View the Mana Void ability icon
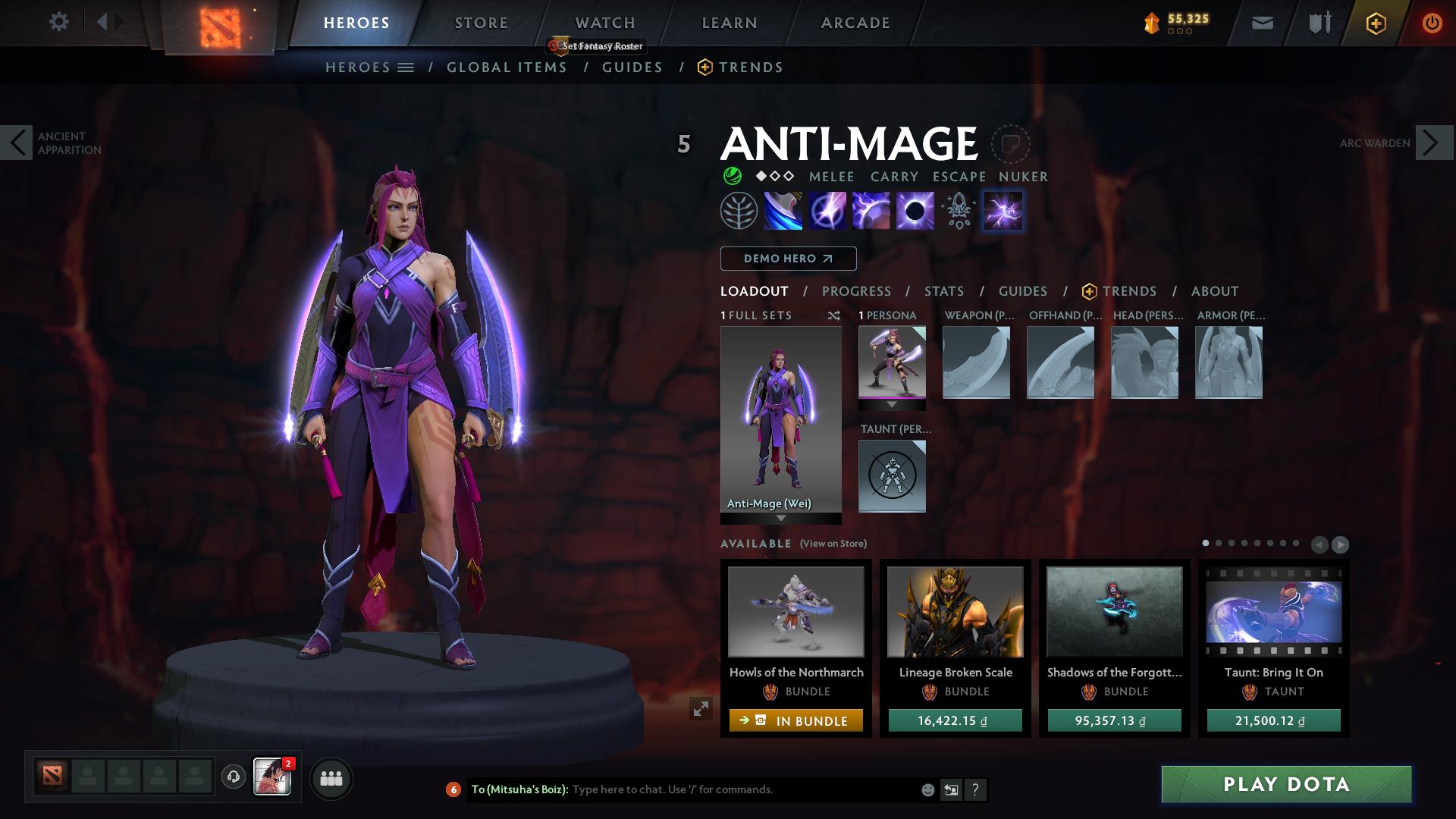Viewport: 1456px width, 819px height. (x=915, y=211)
